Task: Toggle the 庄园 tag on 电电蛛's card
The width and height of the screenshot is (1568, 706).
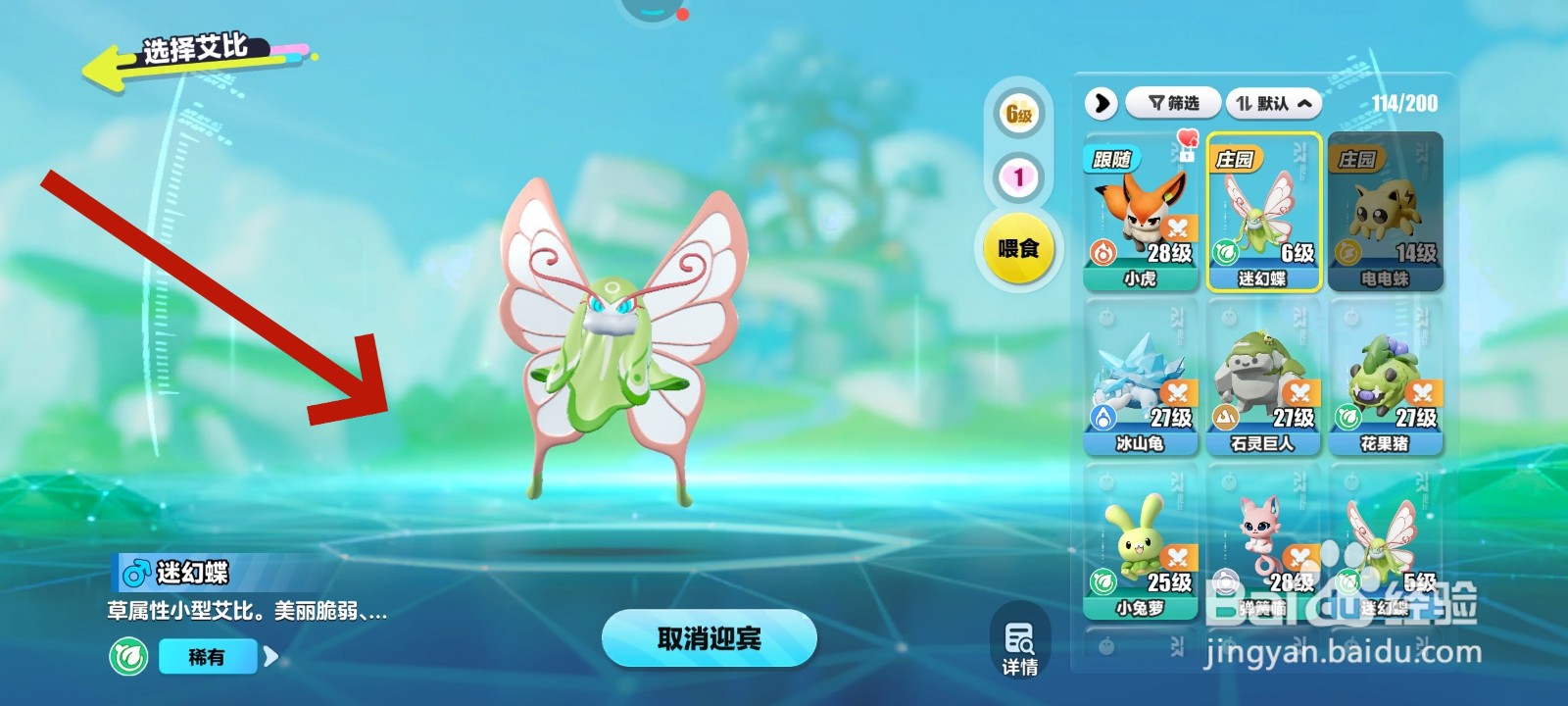Action: tap(1358, 159)
